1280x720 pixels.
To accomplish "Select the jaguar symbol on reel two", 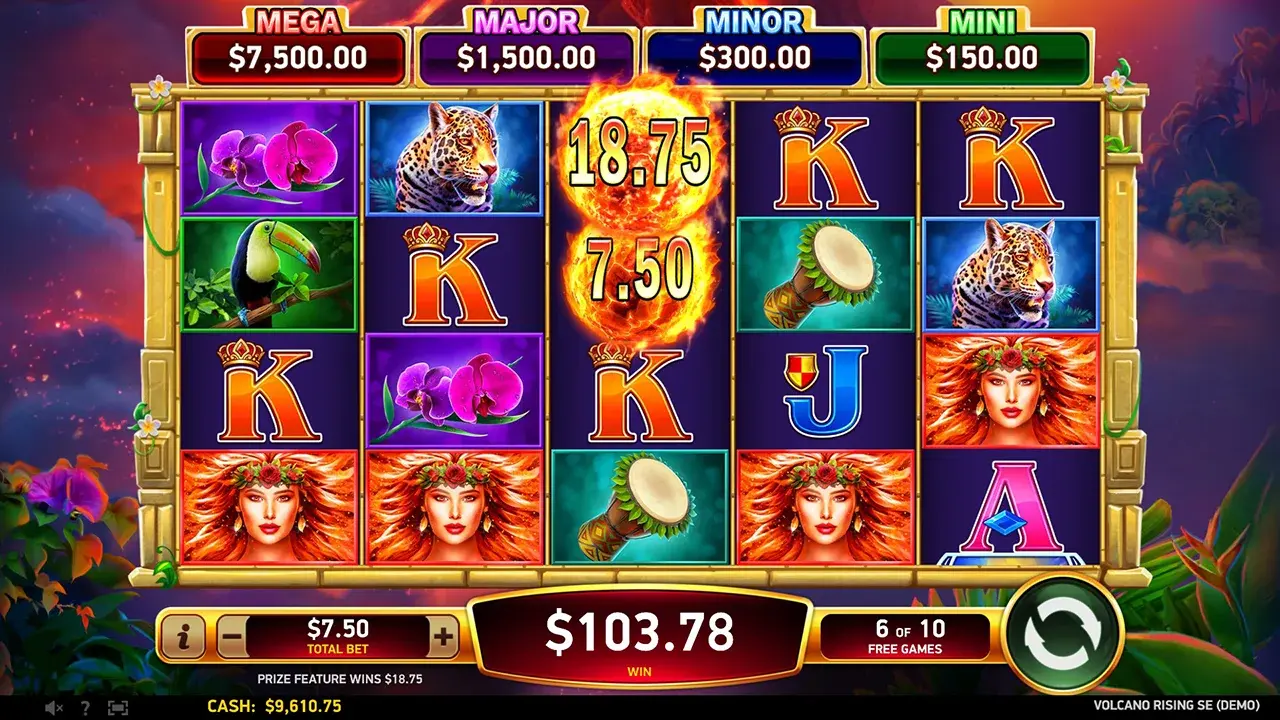I will pyautogui.click(x=452, y=160).
